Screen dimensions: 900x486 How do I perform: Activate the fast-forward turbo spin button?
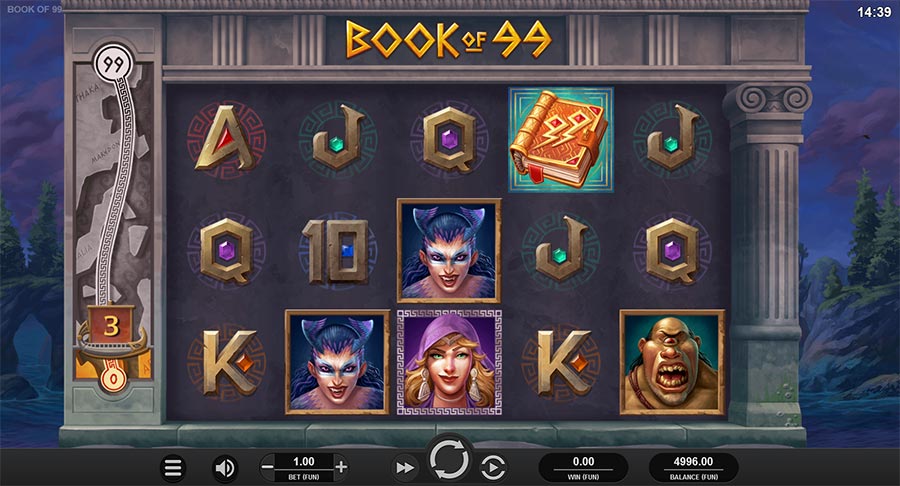tap(404, 467)
